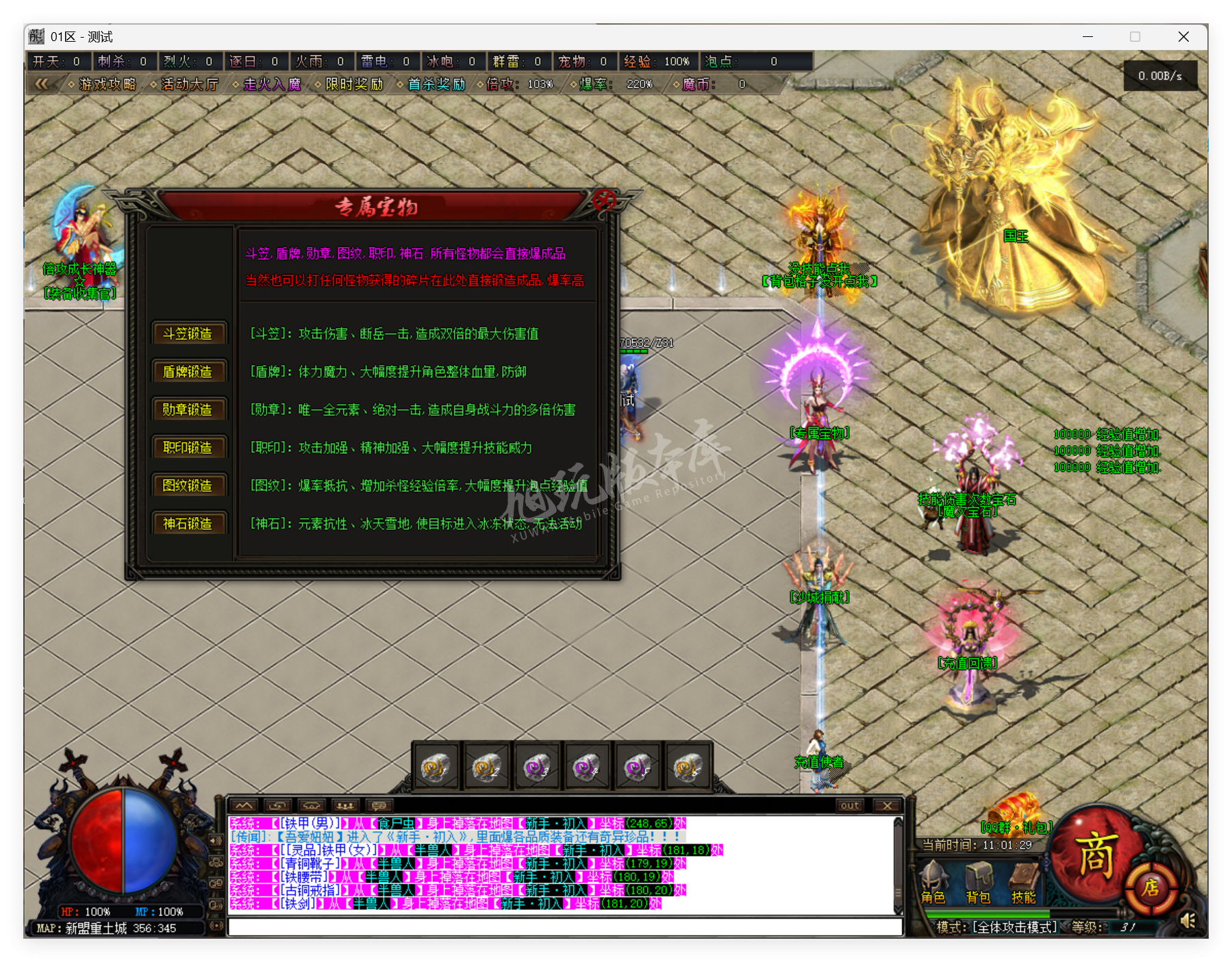Click the green experience progress bar
Image resolution: width=1232 pixels, height=962 pixels.
tap(986, 913)
